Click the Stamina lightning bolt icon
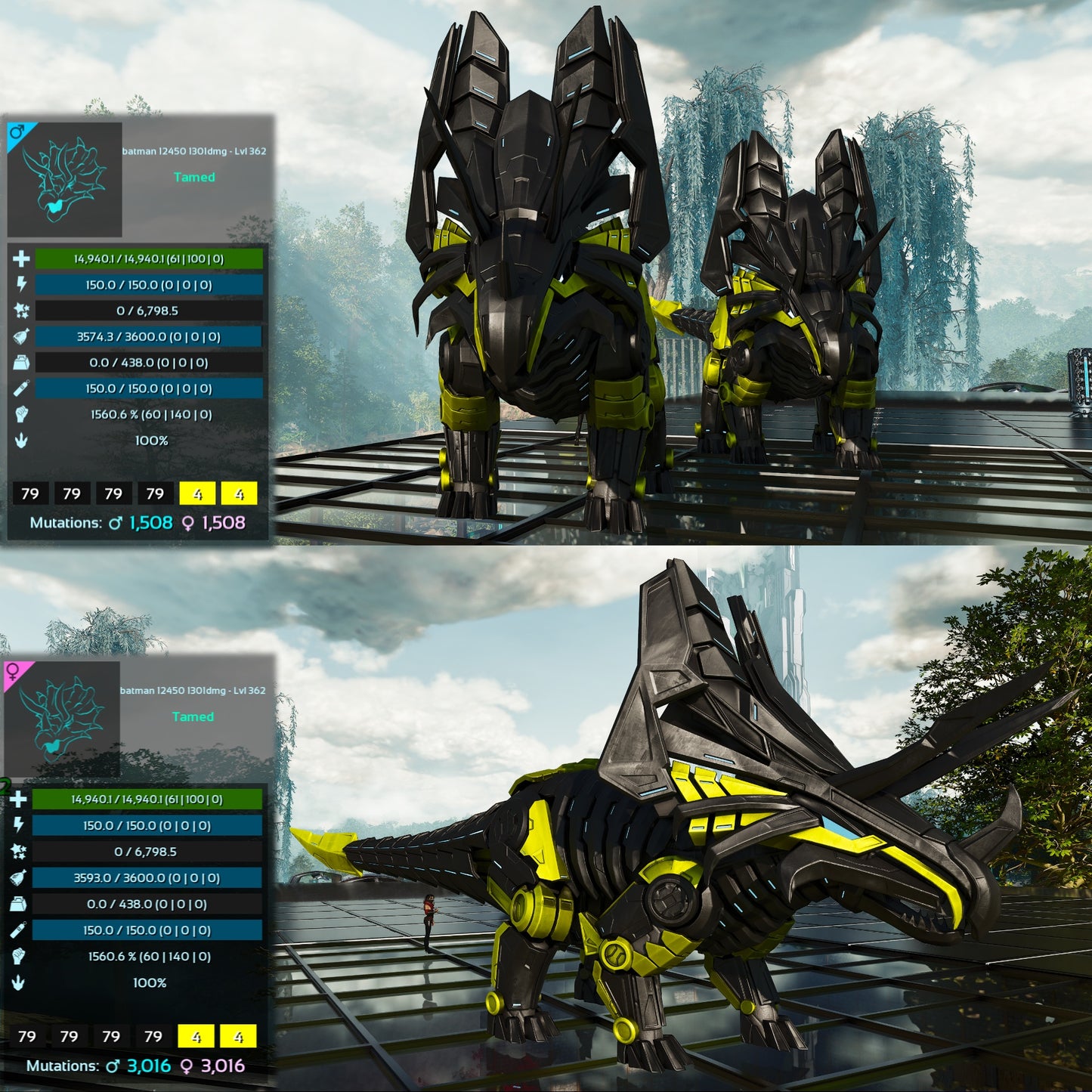 21,285
